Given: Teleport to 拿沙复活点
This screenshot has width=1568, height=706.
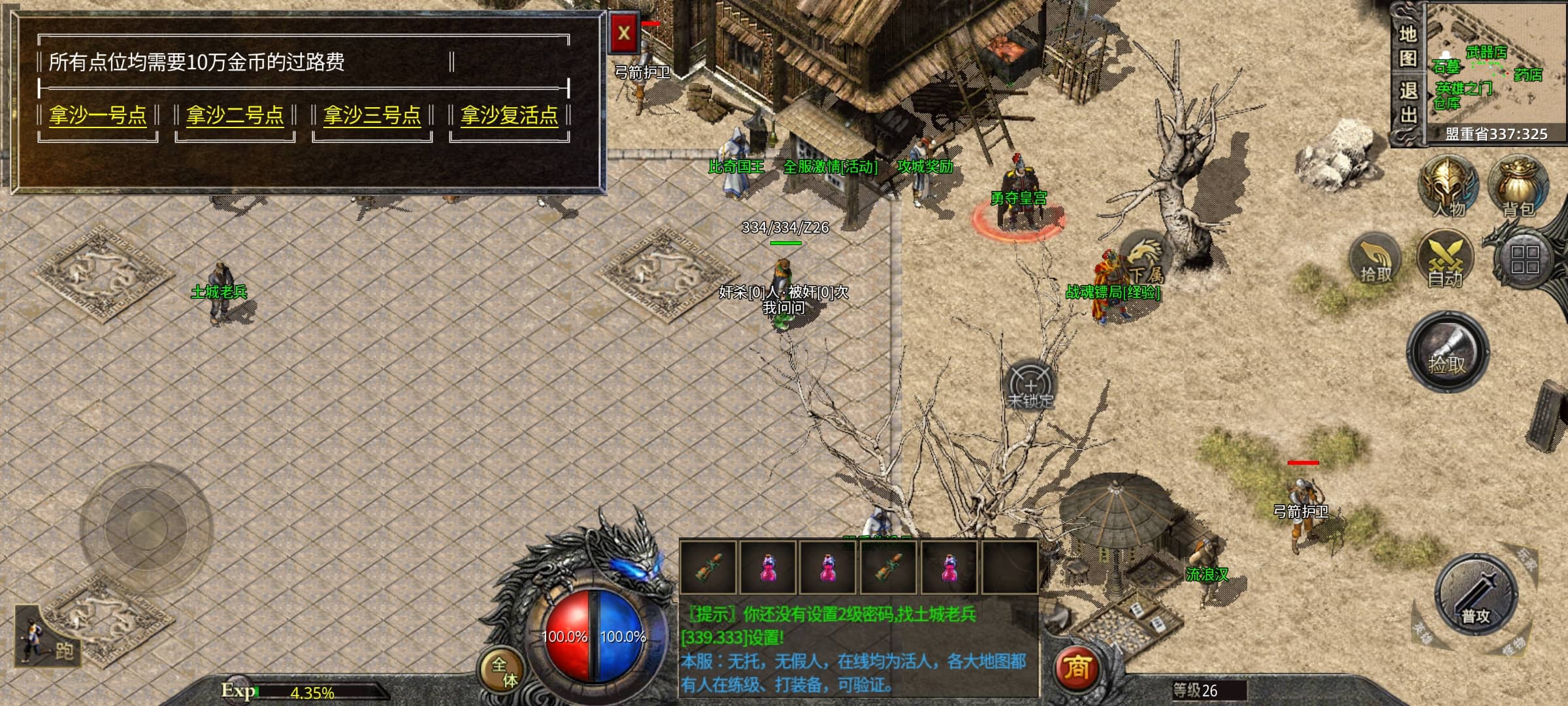Looking at the screenshot, I should click(x=510, y=116).
